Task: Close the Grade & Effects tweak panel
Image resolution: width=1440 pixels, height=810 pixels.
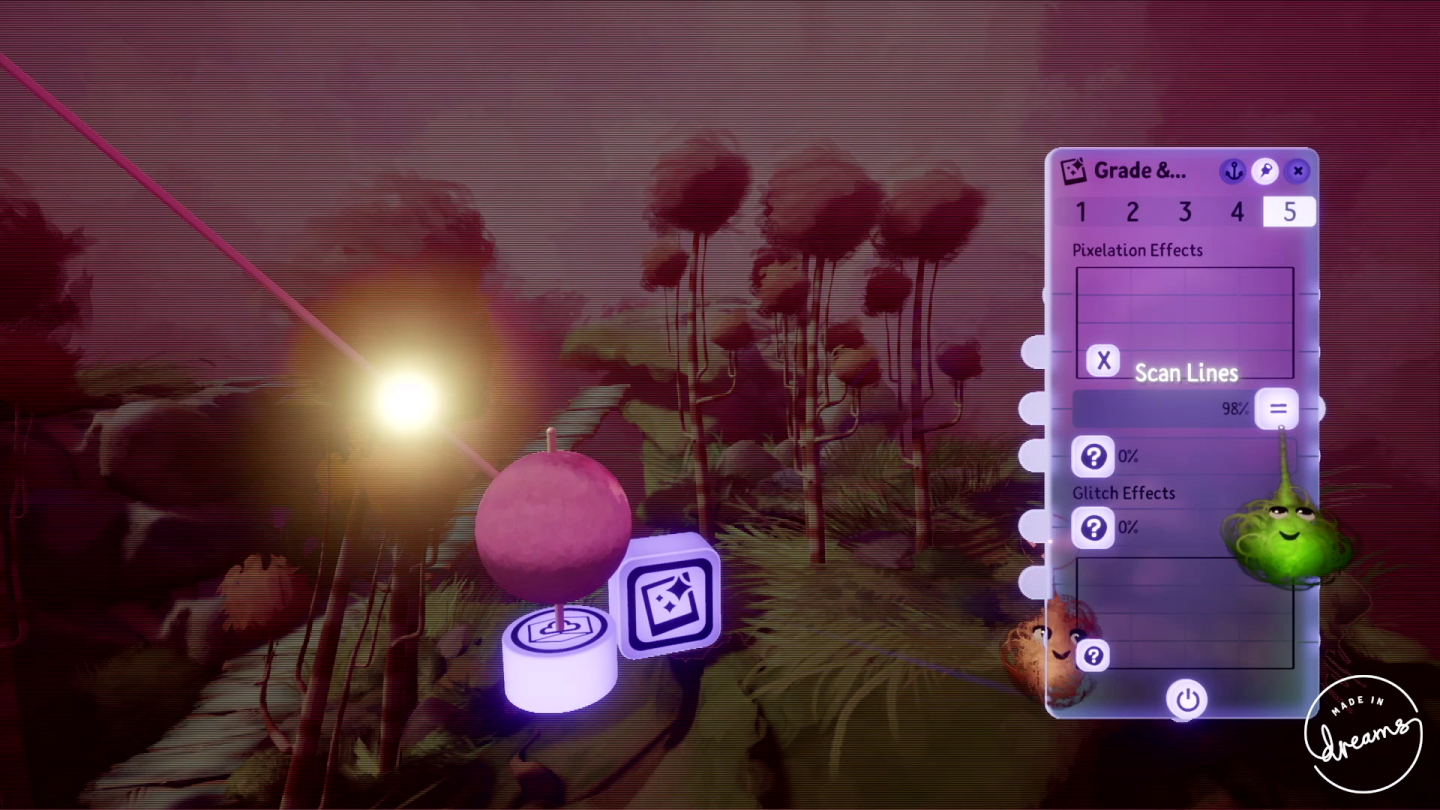Action: [x=1297, y=171]
